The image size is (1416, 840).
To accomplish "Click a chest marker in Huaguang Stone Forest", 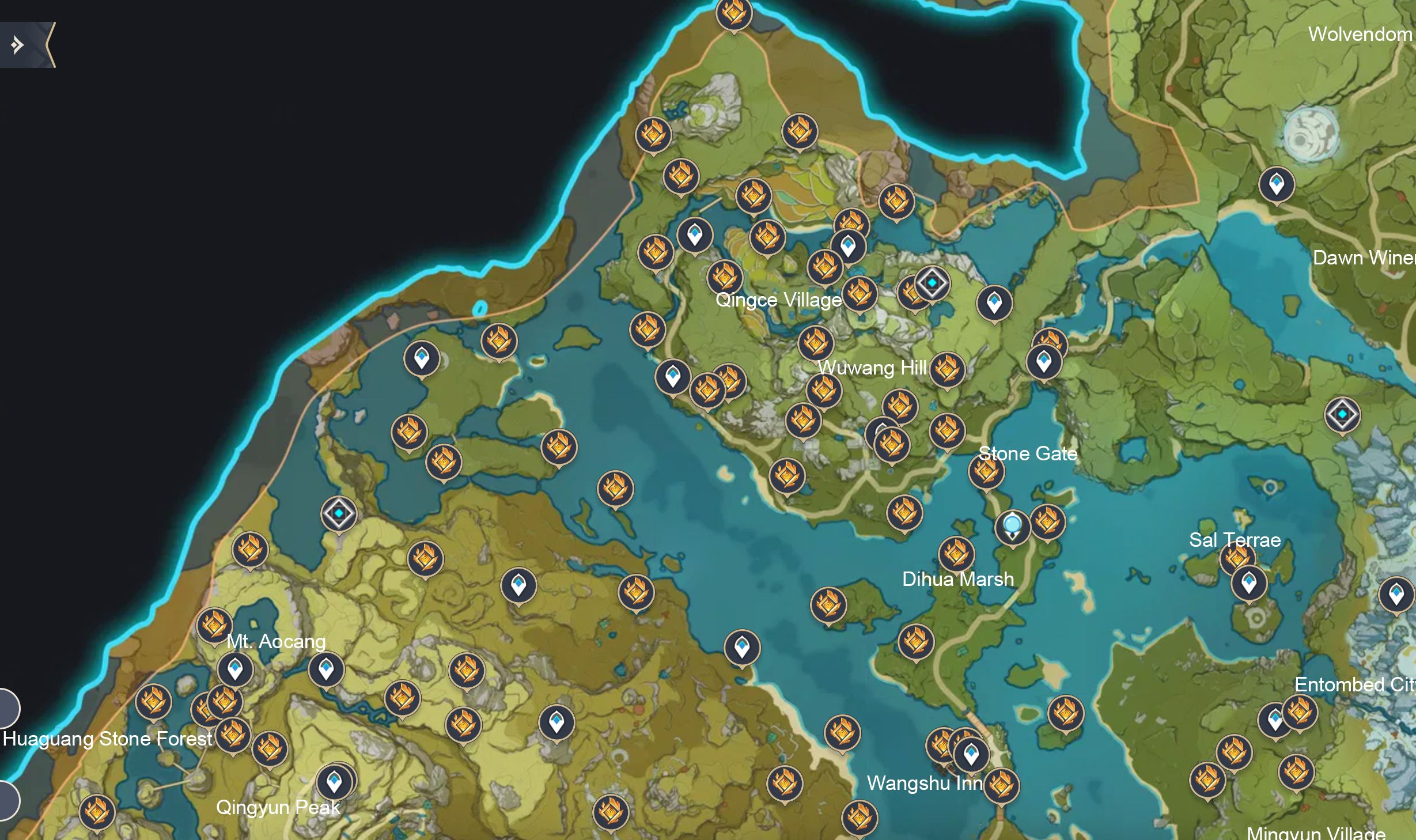I will 153,704.
